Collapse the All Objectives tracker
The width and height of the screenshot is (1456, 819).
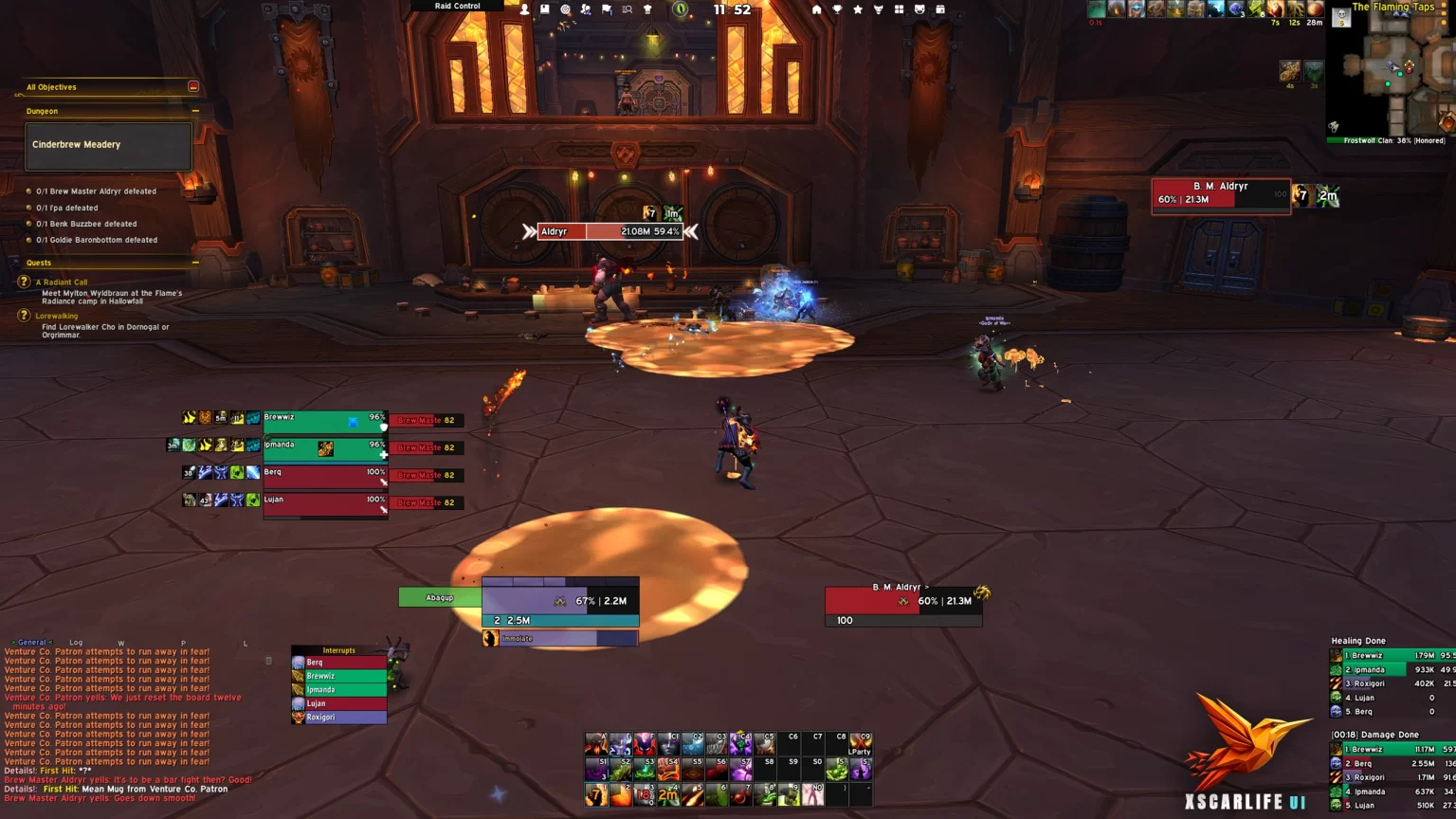coord(193,86)
